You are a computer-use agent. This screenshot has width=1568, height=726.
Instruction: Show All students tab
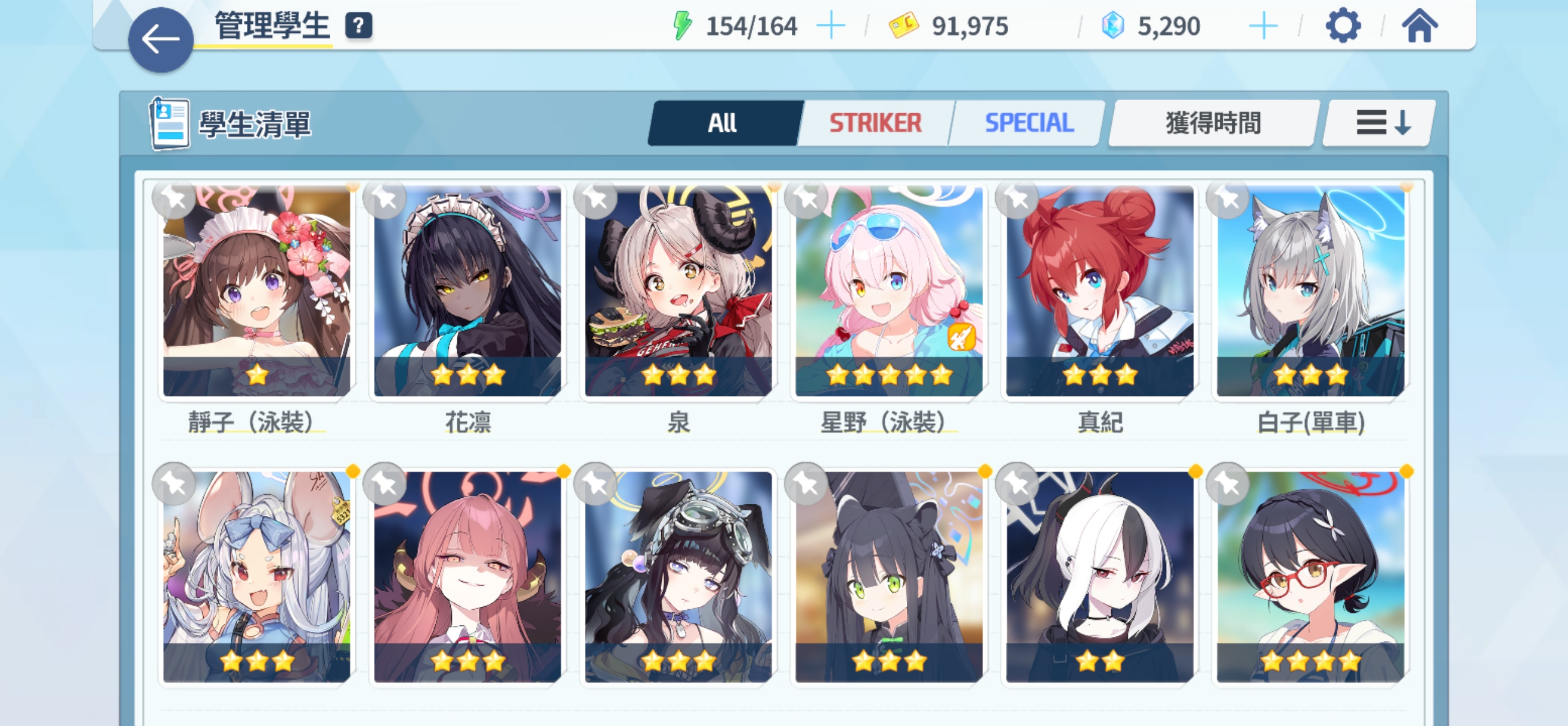(722, 123)
